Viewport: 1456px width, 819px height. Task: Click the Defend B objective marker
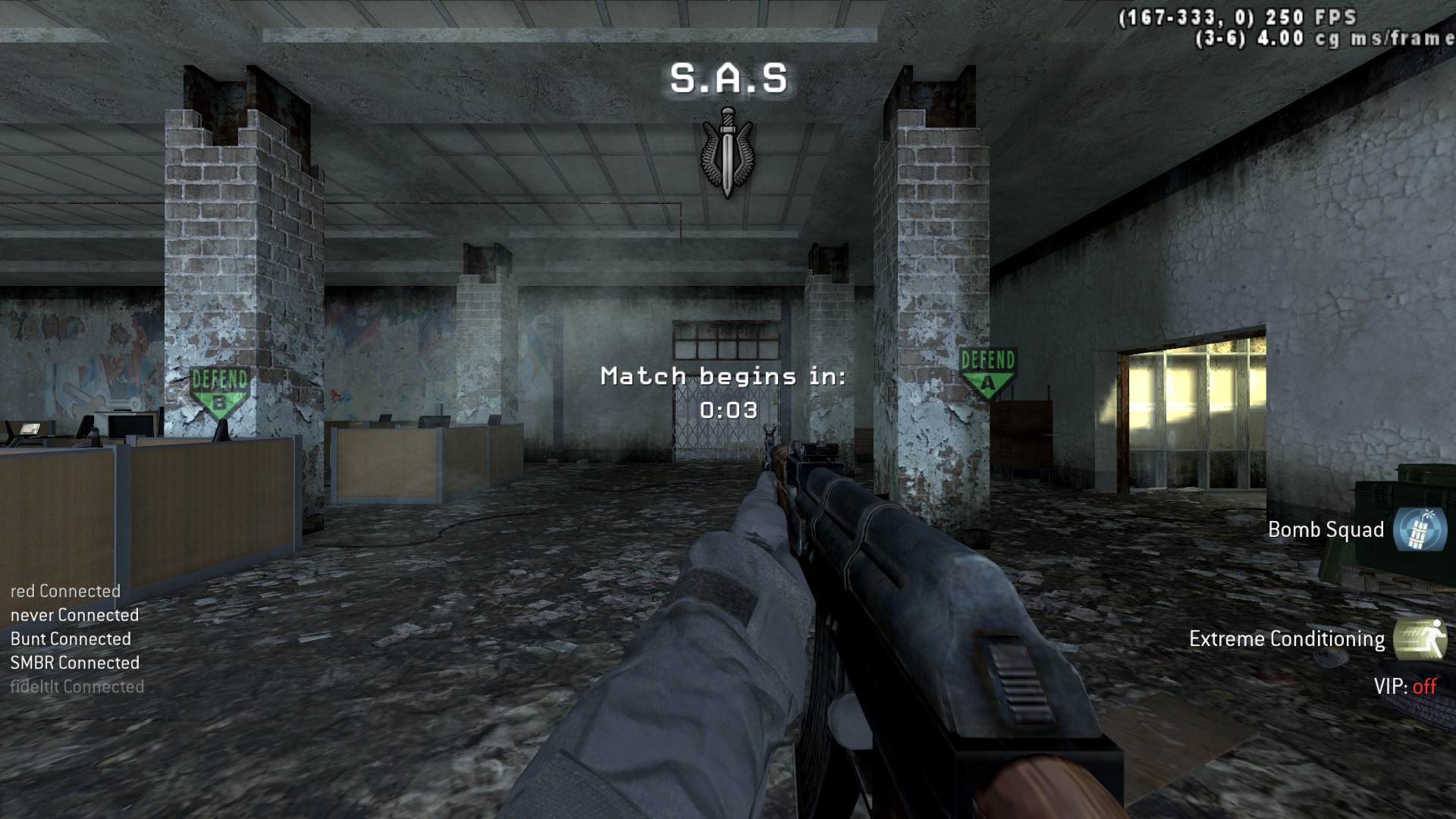click(x=219, y=391)
